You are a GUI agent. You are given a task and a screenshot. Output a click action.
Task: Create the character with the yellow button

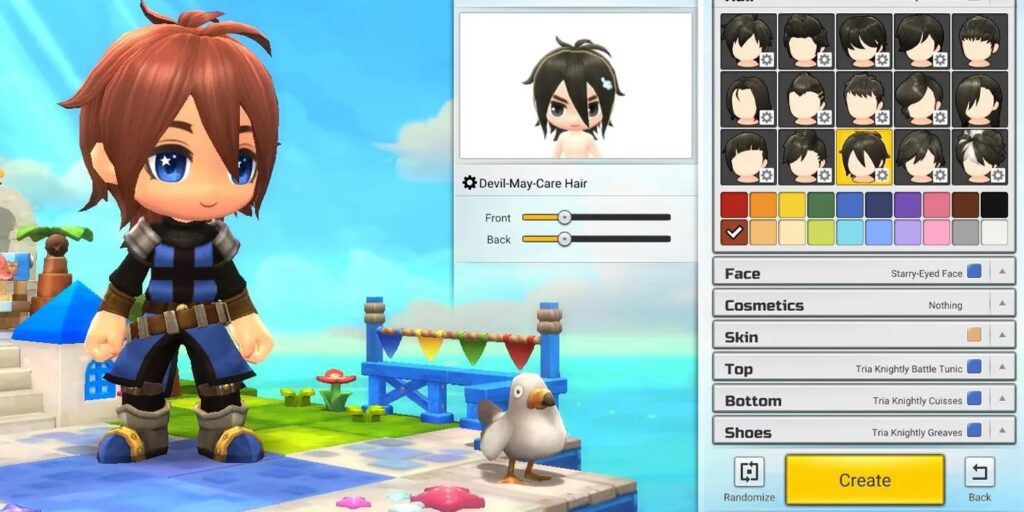pyautogui.click(x=864, y=480)
